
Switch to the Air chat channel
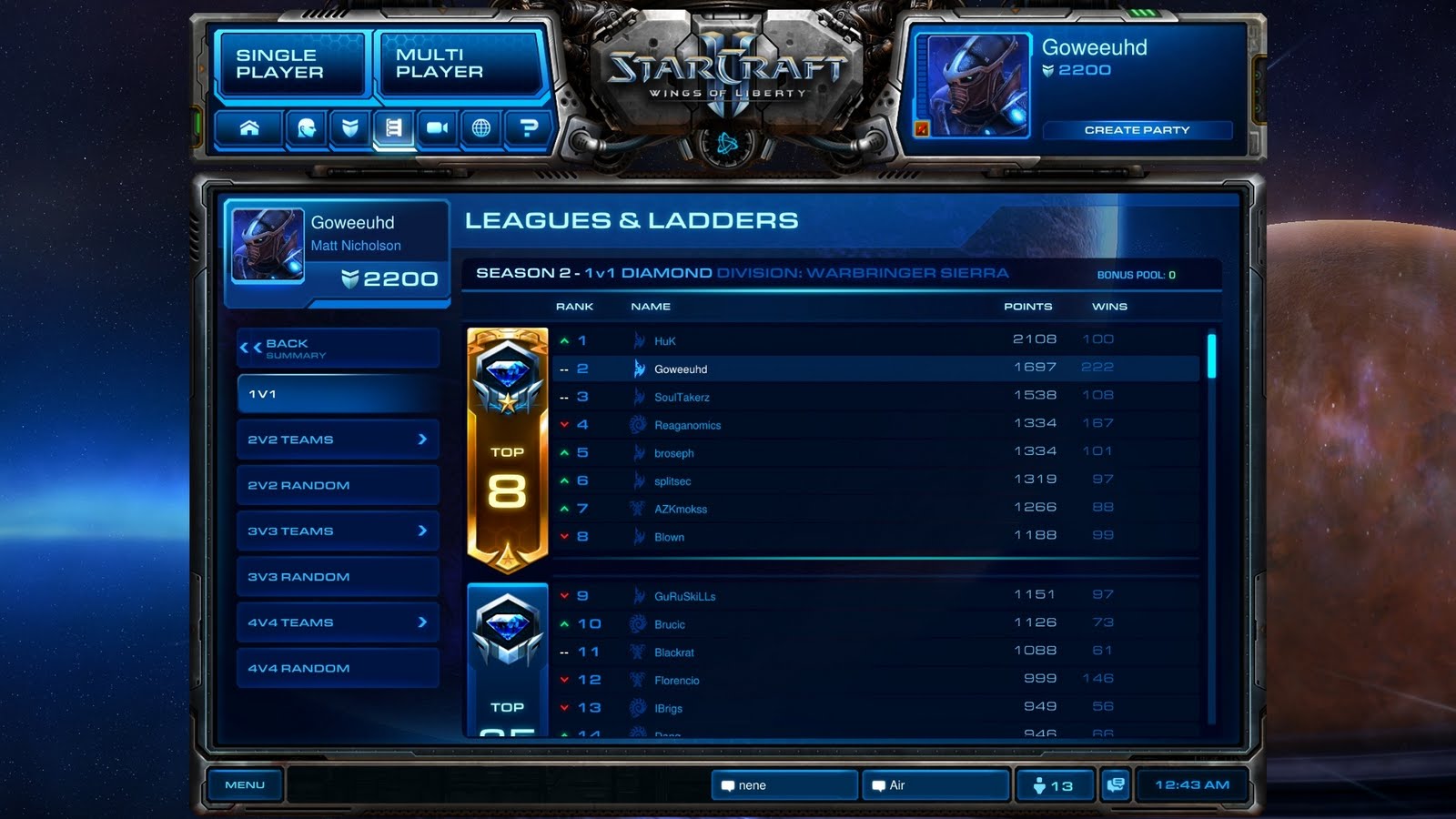pos(934,784)
